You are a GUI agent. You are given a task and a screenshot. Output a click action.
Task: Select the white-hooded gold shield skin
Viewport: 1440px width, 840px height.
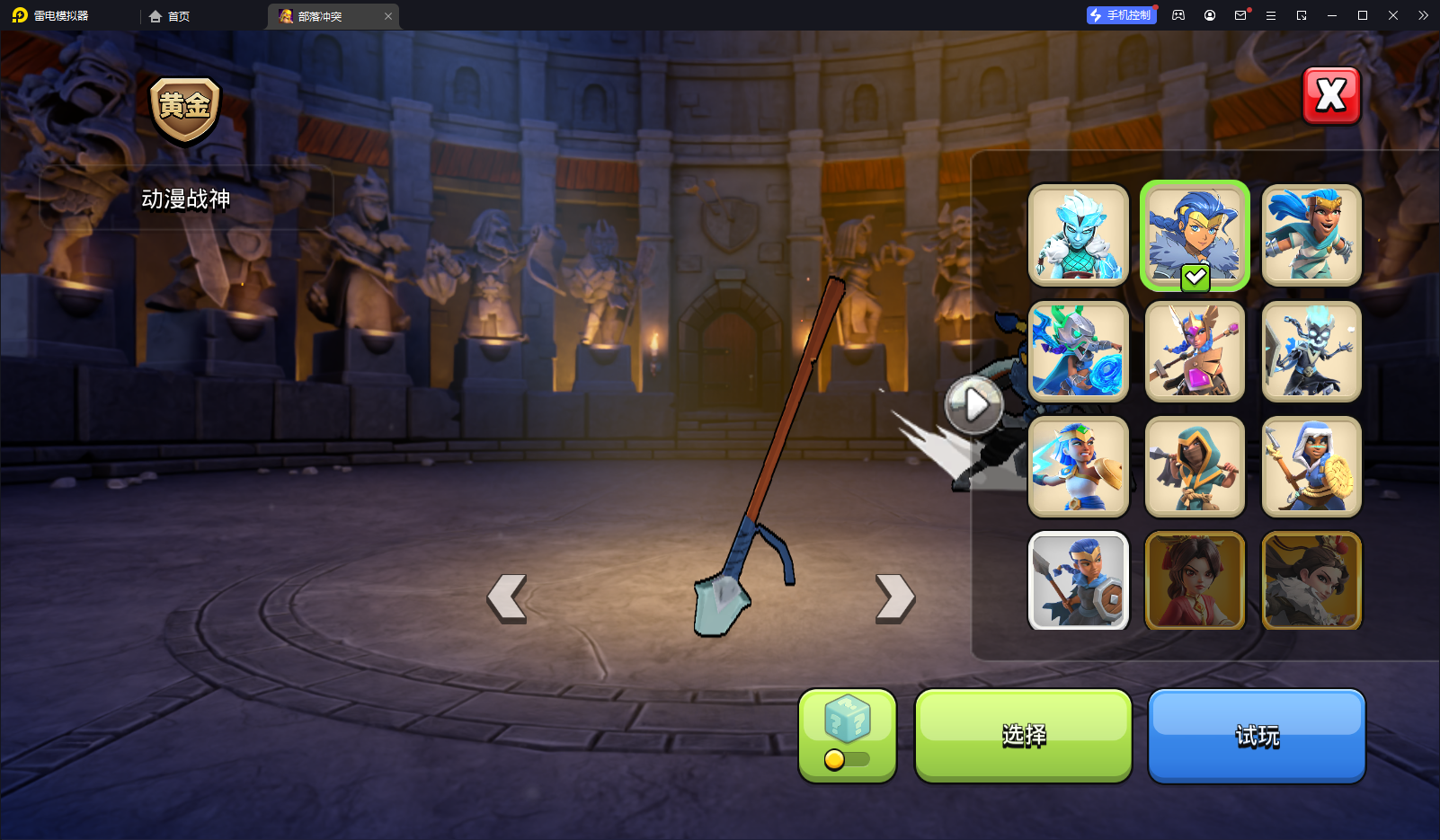click(1311, 466)
